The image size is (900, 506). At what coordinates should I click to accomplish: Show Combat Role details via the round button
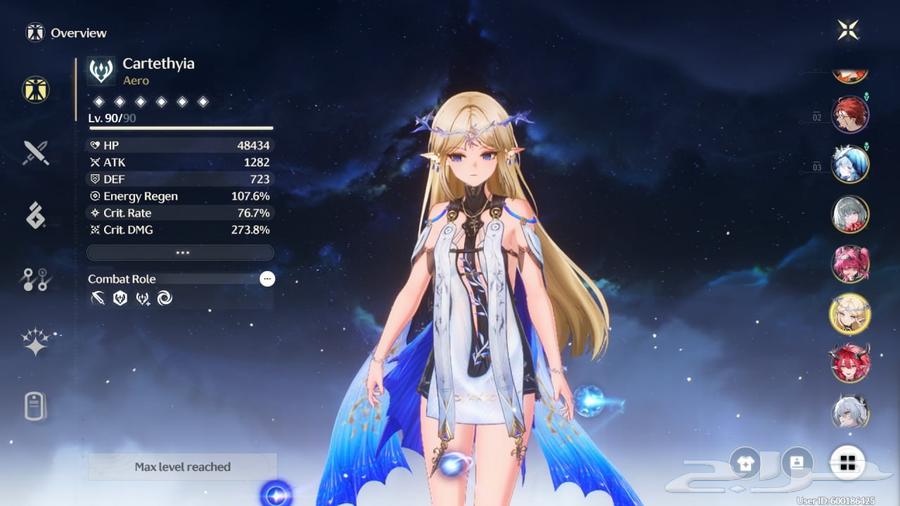(267, 279)
